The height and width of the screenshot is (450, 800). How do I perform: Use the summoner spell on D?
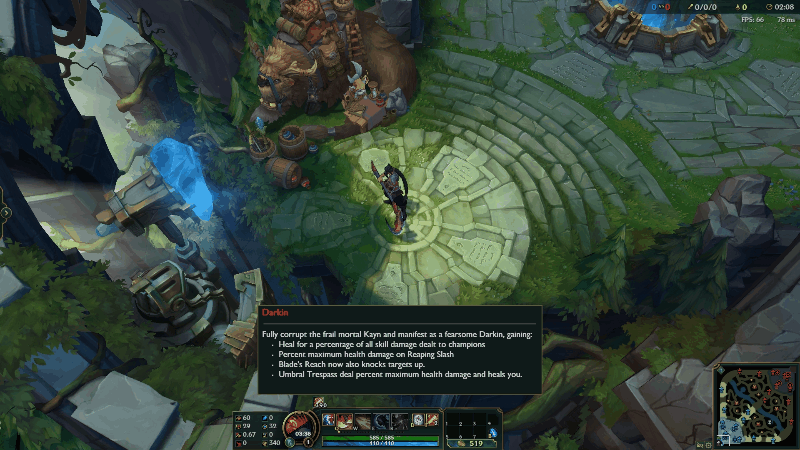pyautogui.click(x=418, y=420)
